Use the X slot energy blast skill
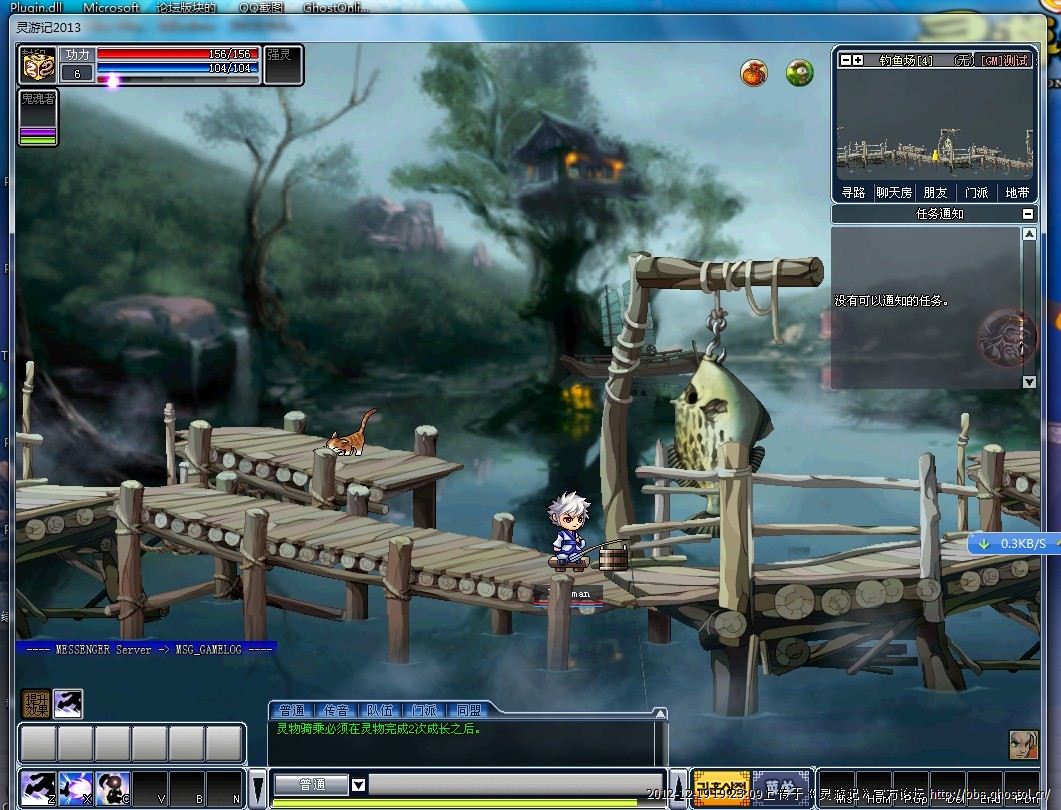1061x810 pixels. tap(75, 786)
